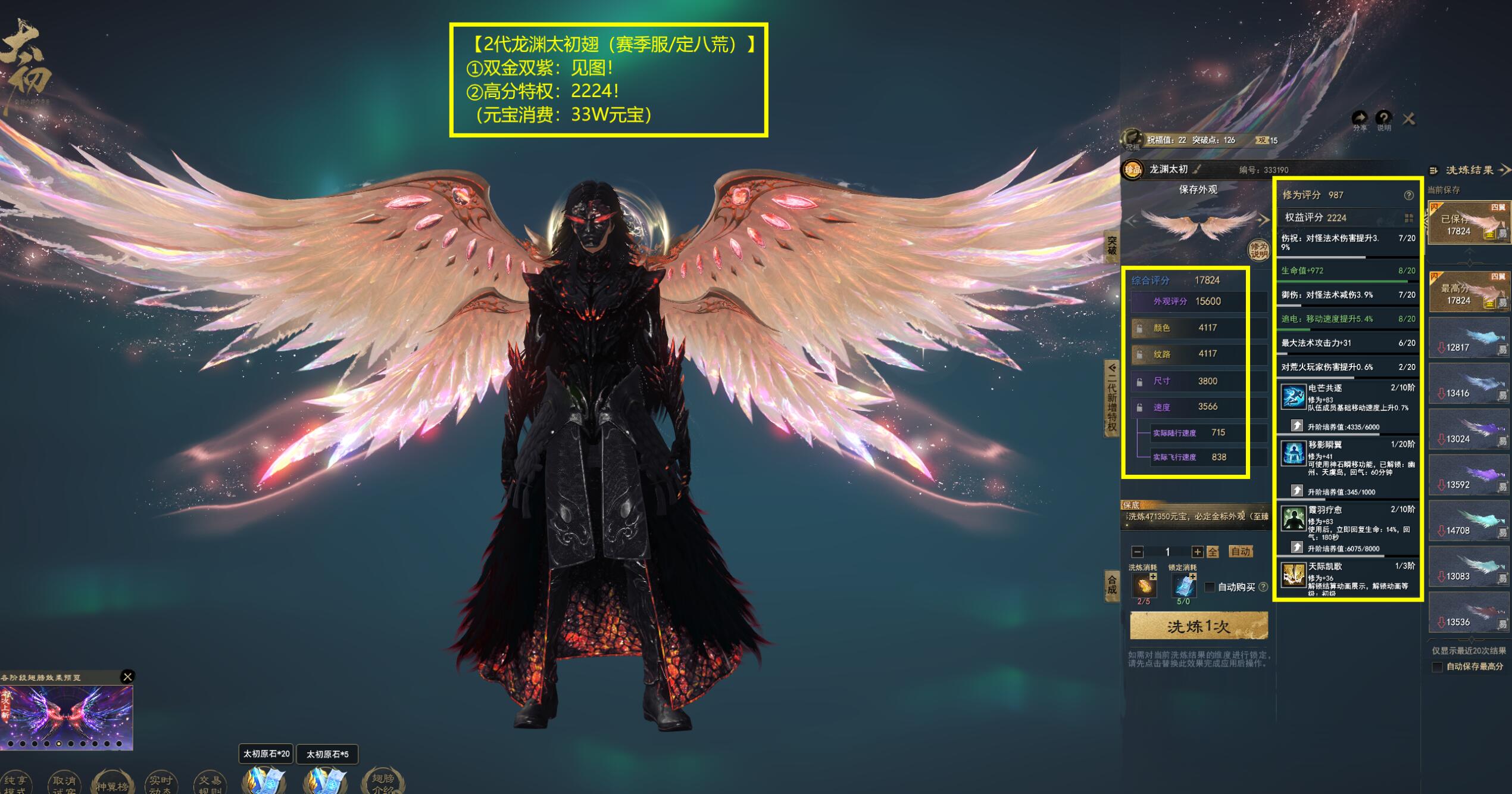Image resolution: width=1512 pixels, height=794 pixels.
Task: Close the wing refining panel
Action: [x=1408, y=119]
